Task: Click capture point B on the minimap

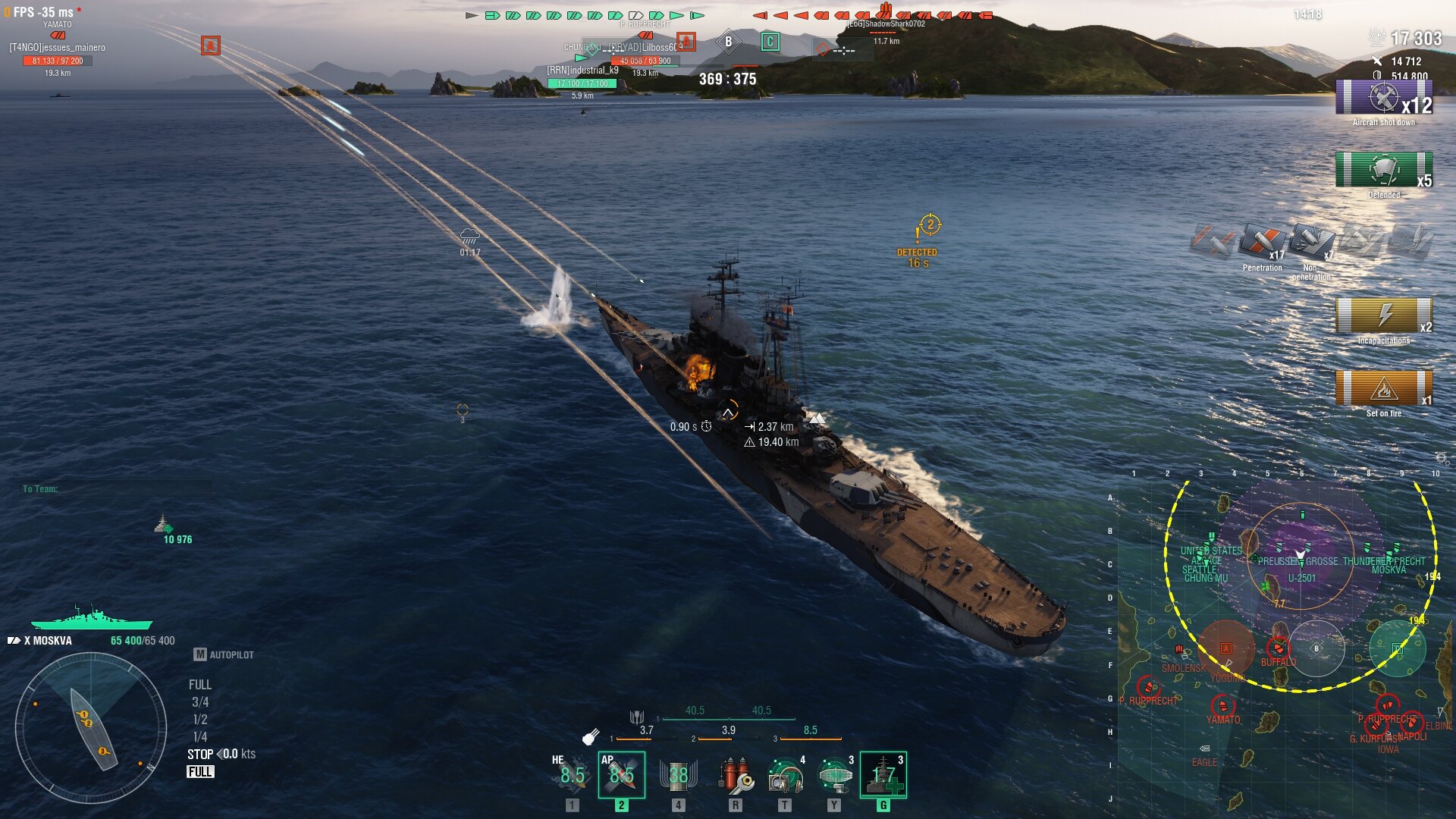Action: 1316,648
